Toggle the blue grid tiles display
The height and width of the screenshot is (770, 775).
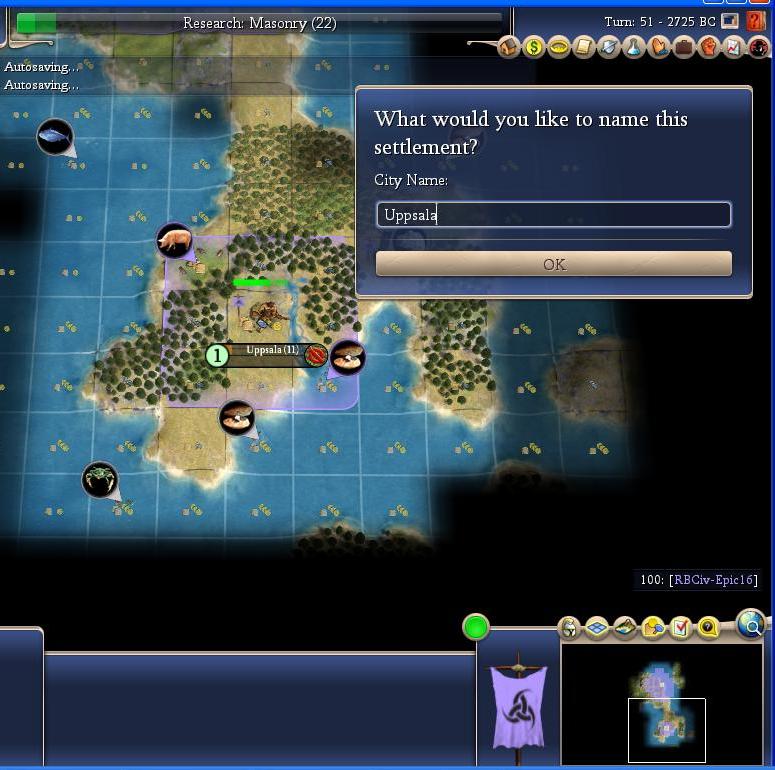[597, 628]
